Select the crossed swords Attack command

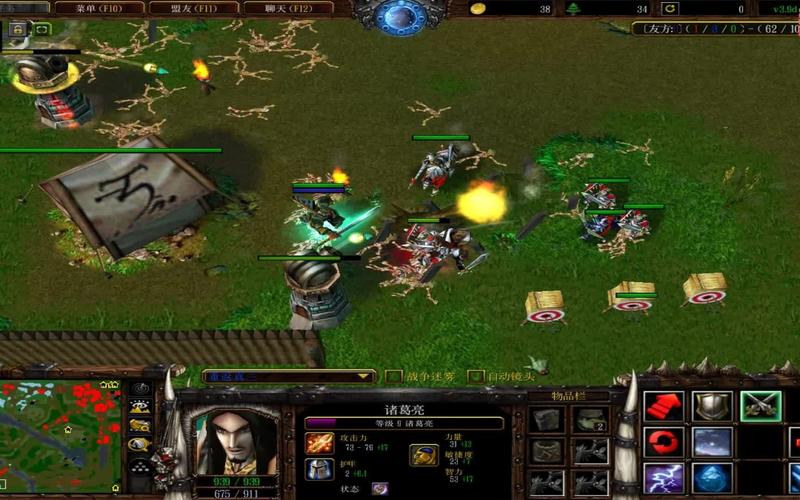click(x=760, y=406)
